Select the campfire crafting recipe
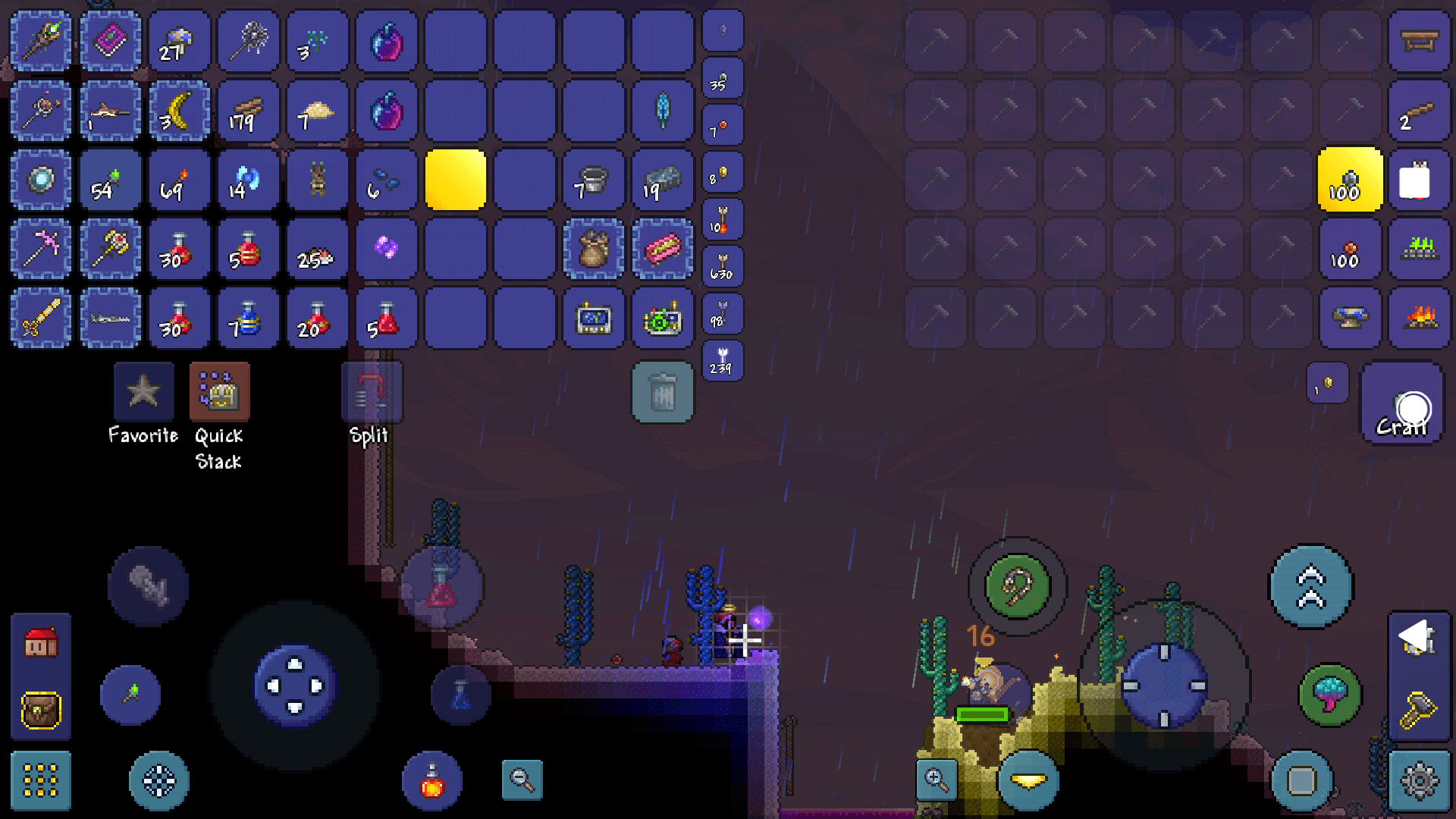Viewport: 1456px width, 819px height. 1419,318
